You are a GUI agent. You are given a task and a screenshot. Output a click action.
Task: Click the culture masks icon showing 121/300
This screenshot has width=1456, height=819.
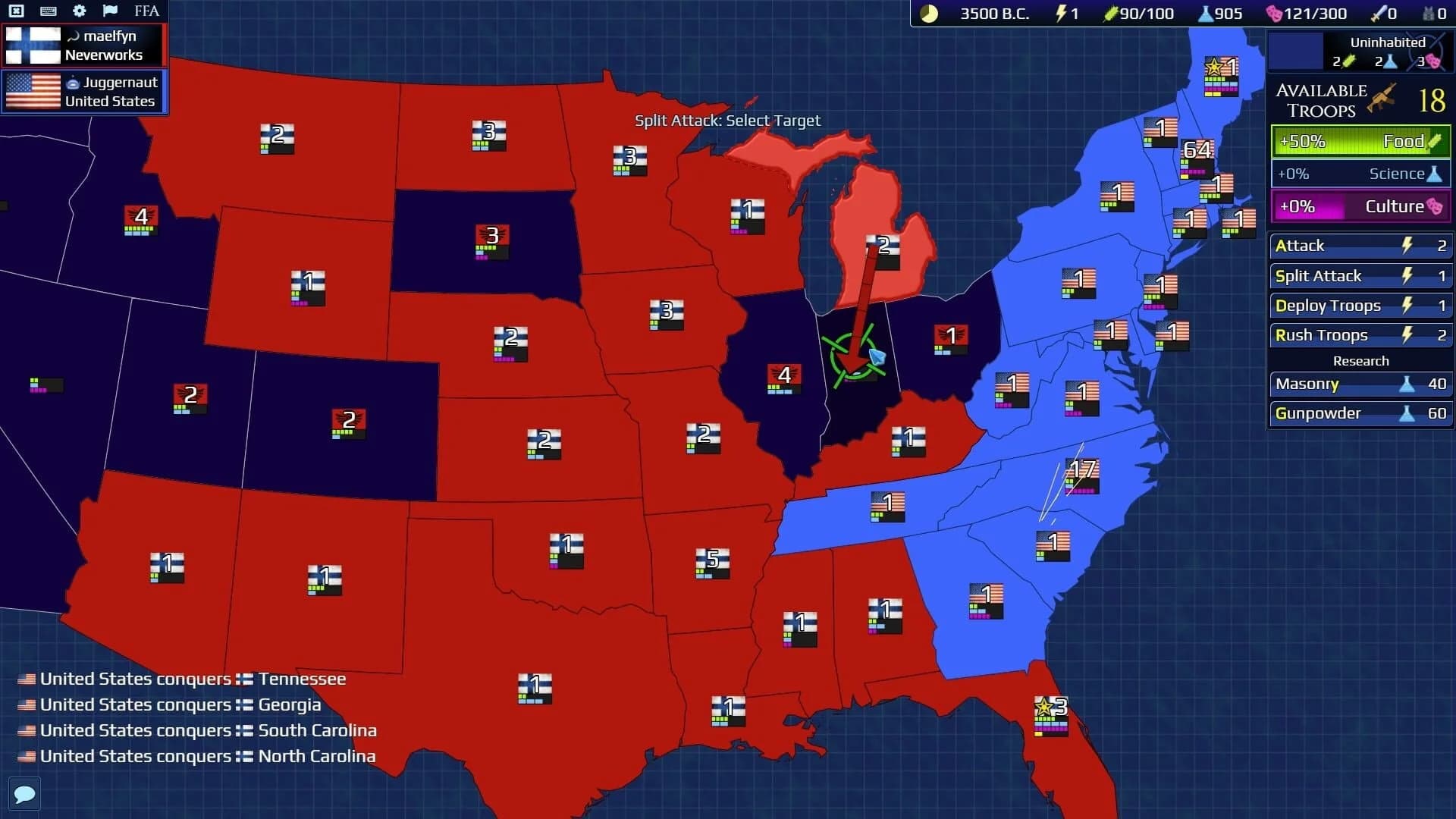click(x=1275, y=13)
